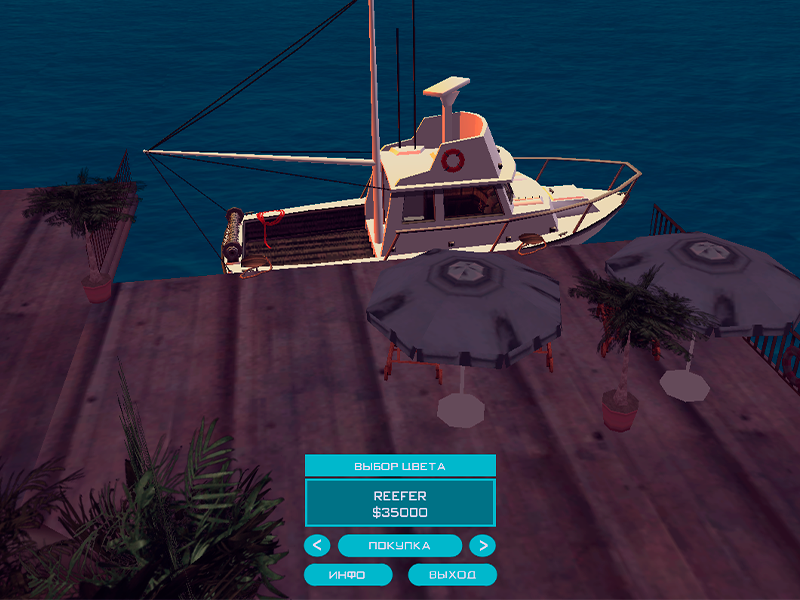Open the ИНФО information panel
800x600 pixels.
click(x=348, y=575)
